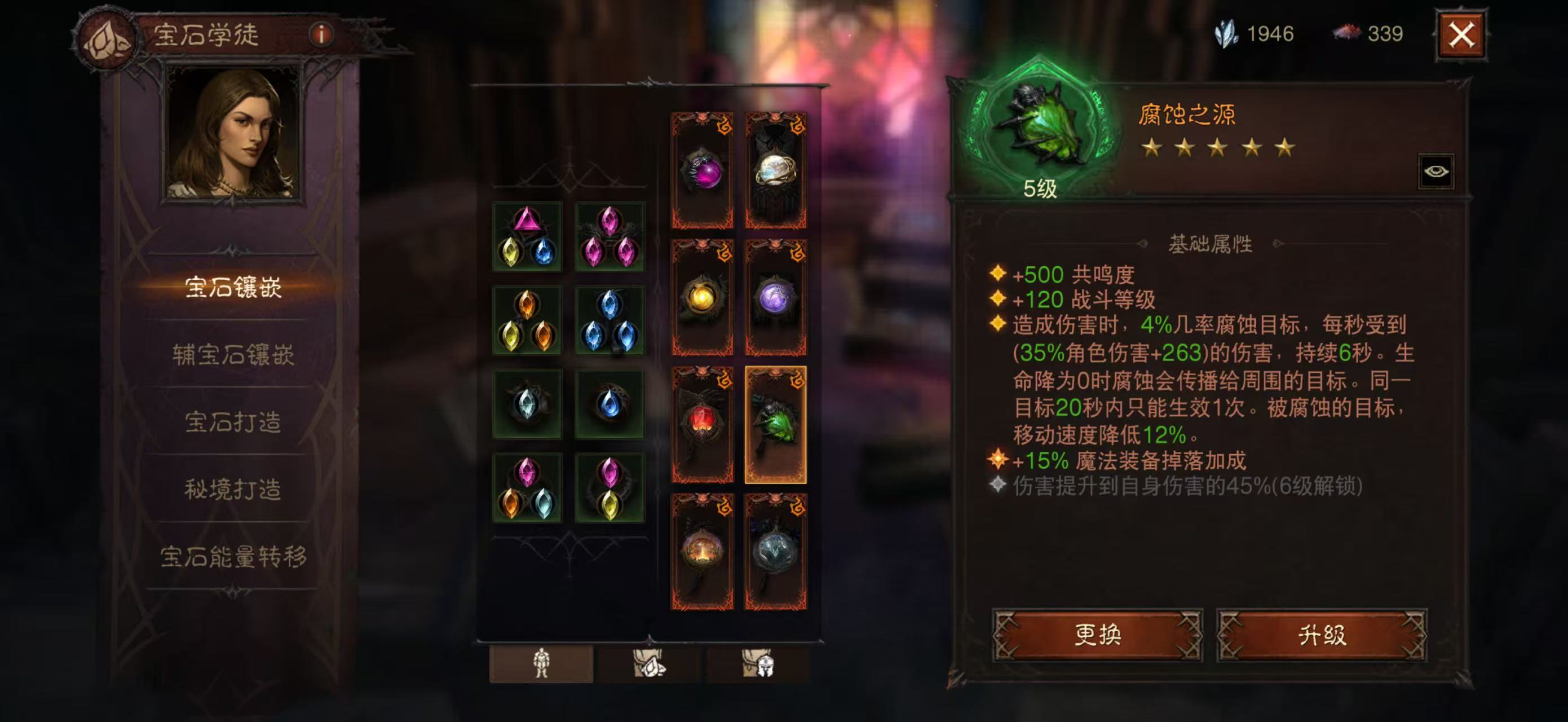Select the green 腐蚀之源 gem slot

point(775,424)
